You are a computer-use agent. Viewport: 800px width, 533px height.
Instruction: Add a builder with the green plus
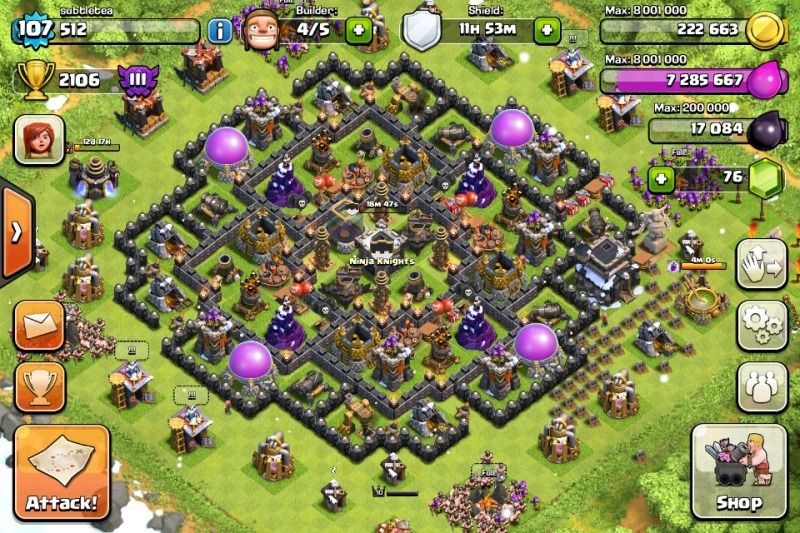point(358,30)
